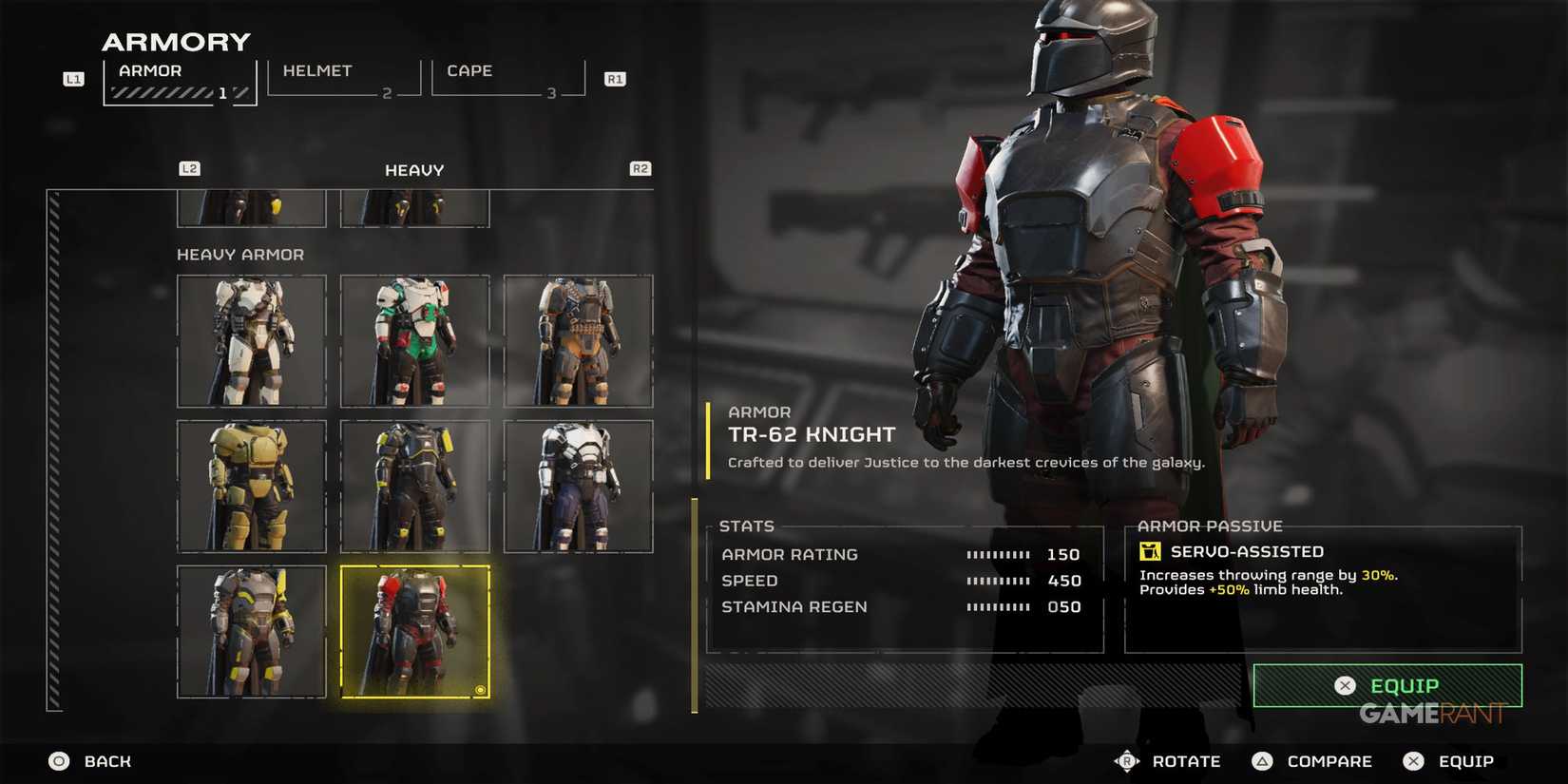Click the Rotate stick icon at bottom
This screenshot has height=784, width=1568.
click(x=1128, y=760)
